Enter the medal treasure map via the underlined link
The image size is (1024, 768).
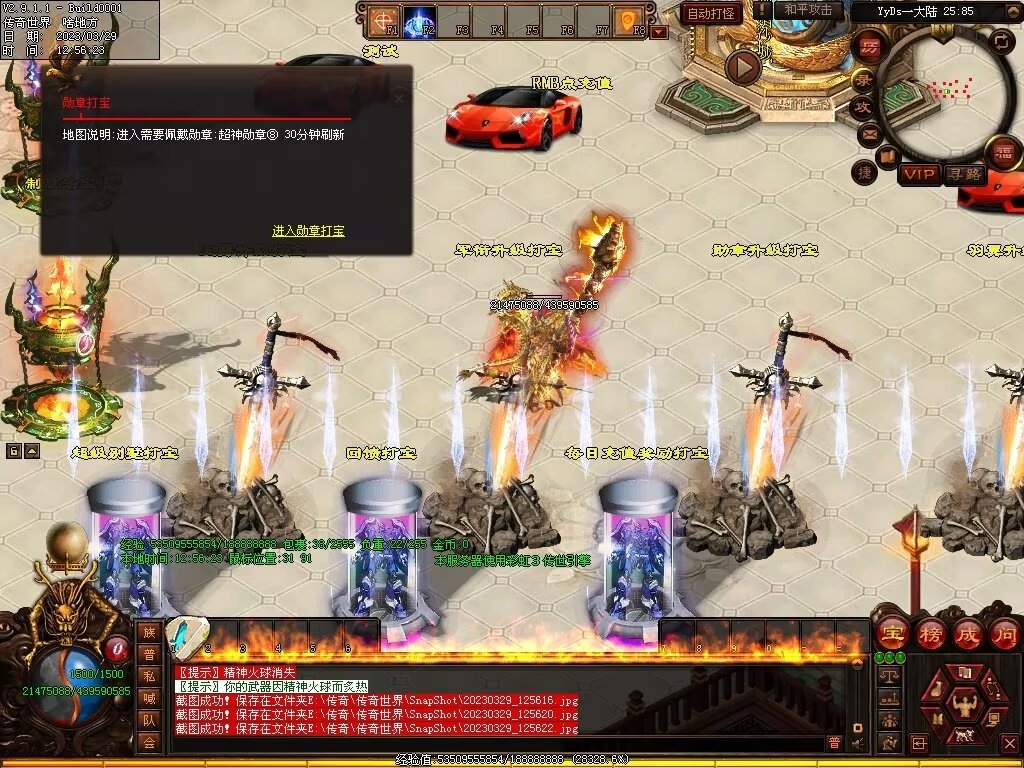(x=308, y=231)
